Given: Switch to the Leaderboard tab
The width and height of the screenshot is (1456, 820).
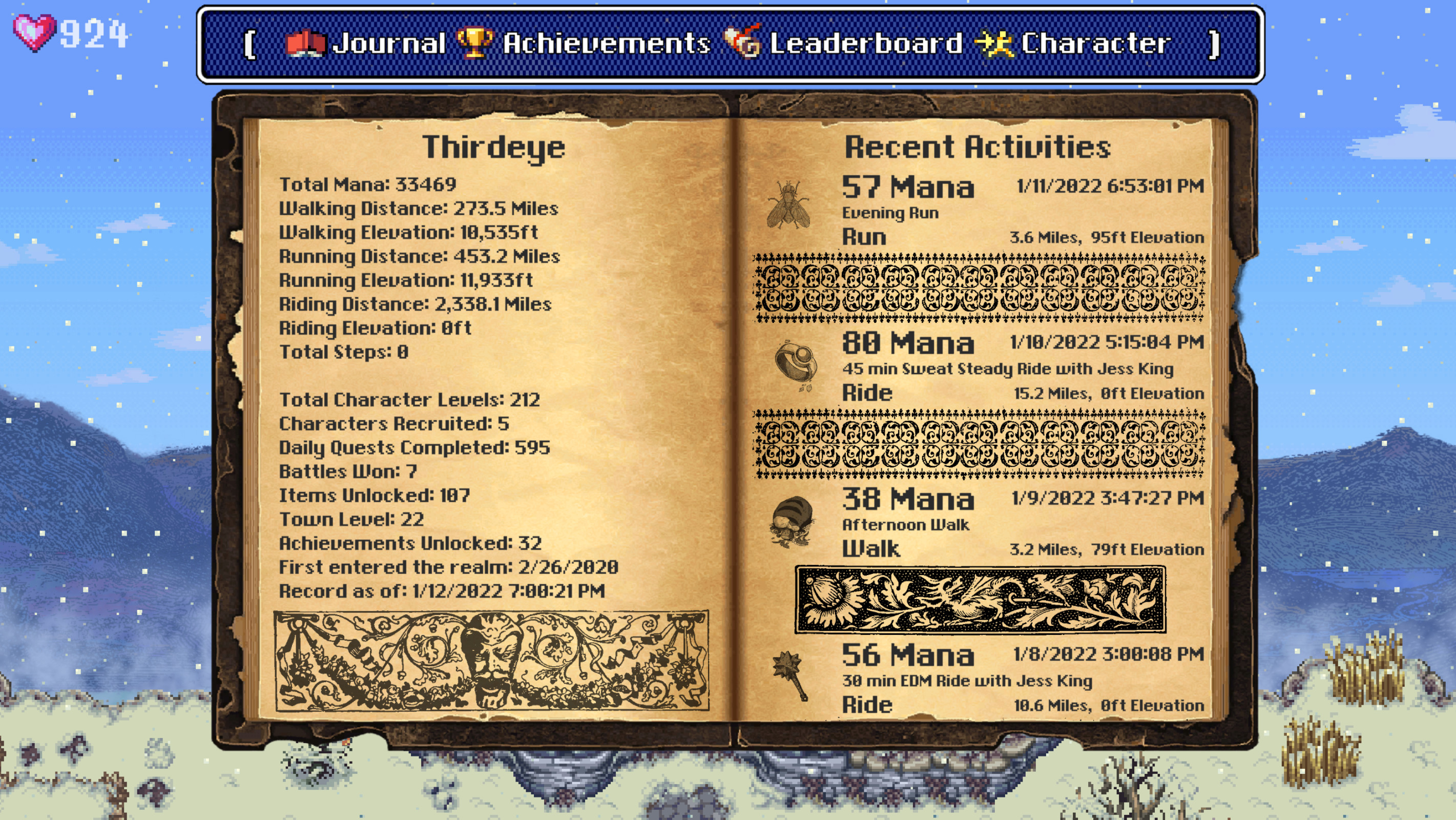Looking at the screenshot, I should click(x=865, y=43).
